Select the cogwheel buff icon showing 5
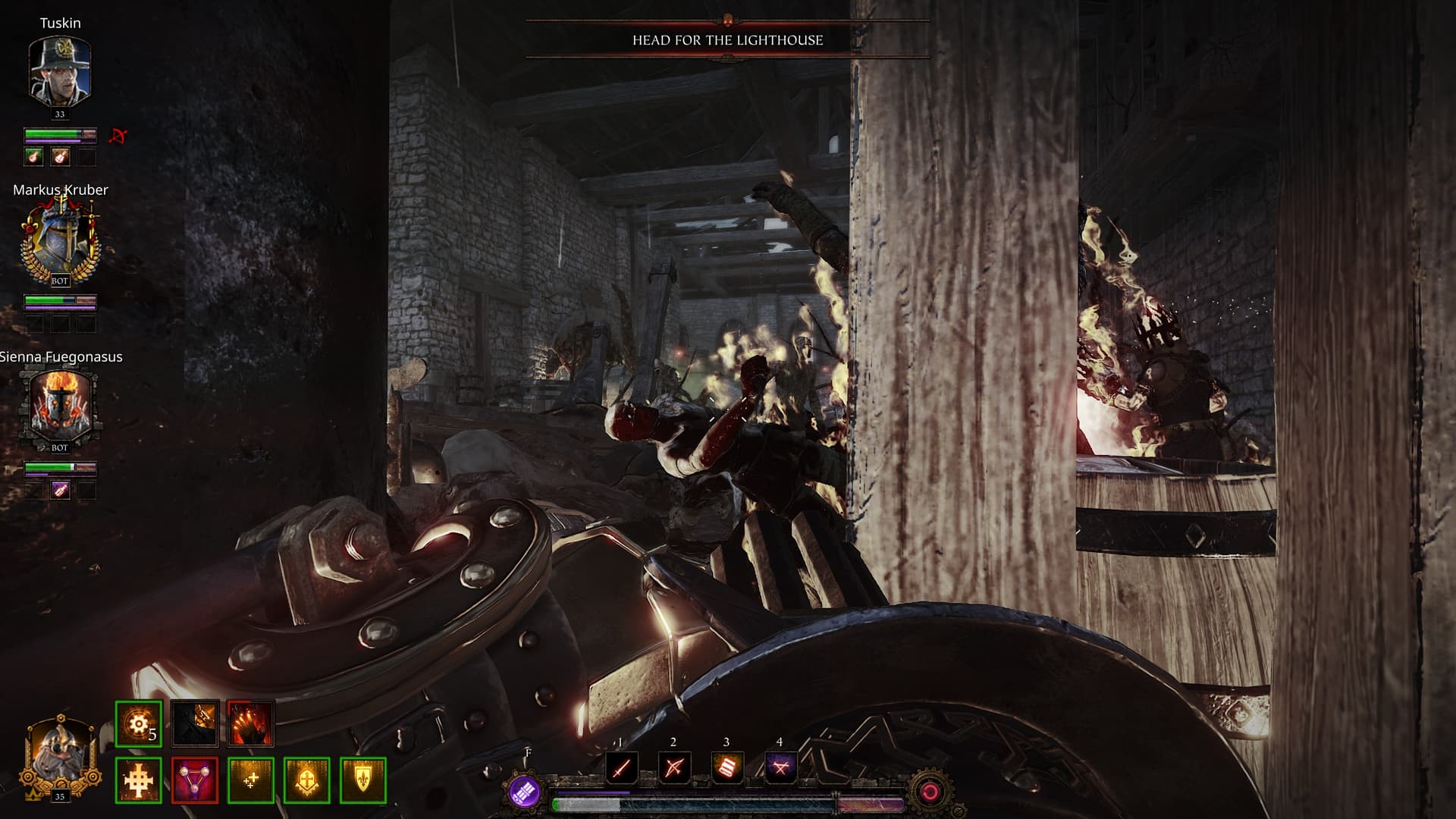 coord(139,723)
